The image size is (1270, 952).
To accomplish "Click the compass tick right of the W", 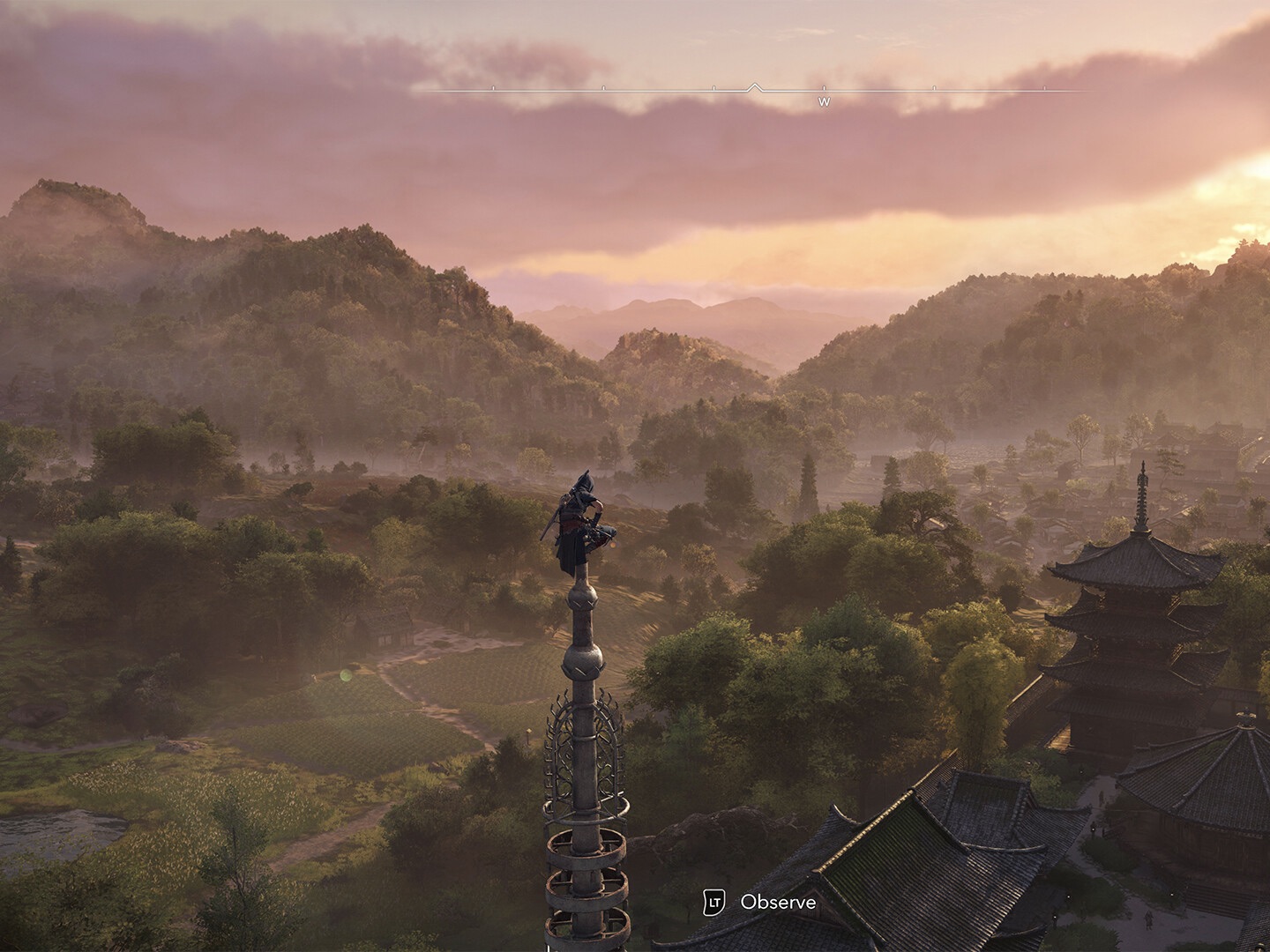I will click(933, 86).
